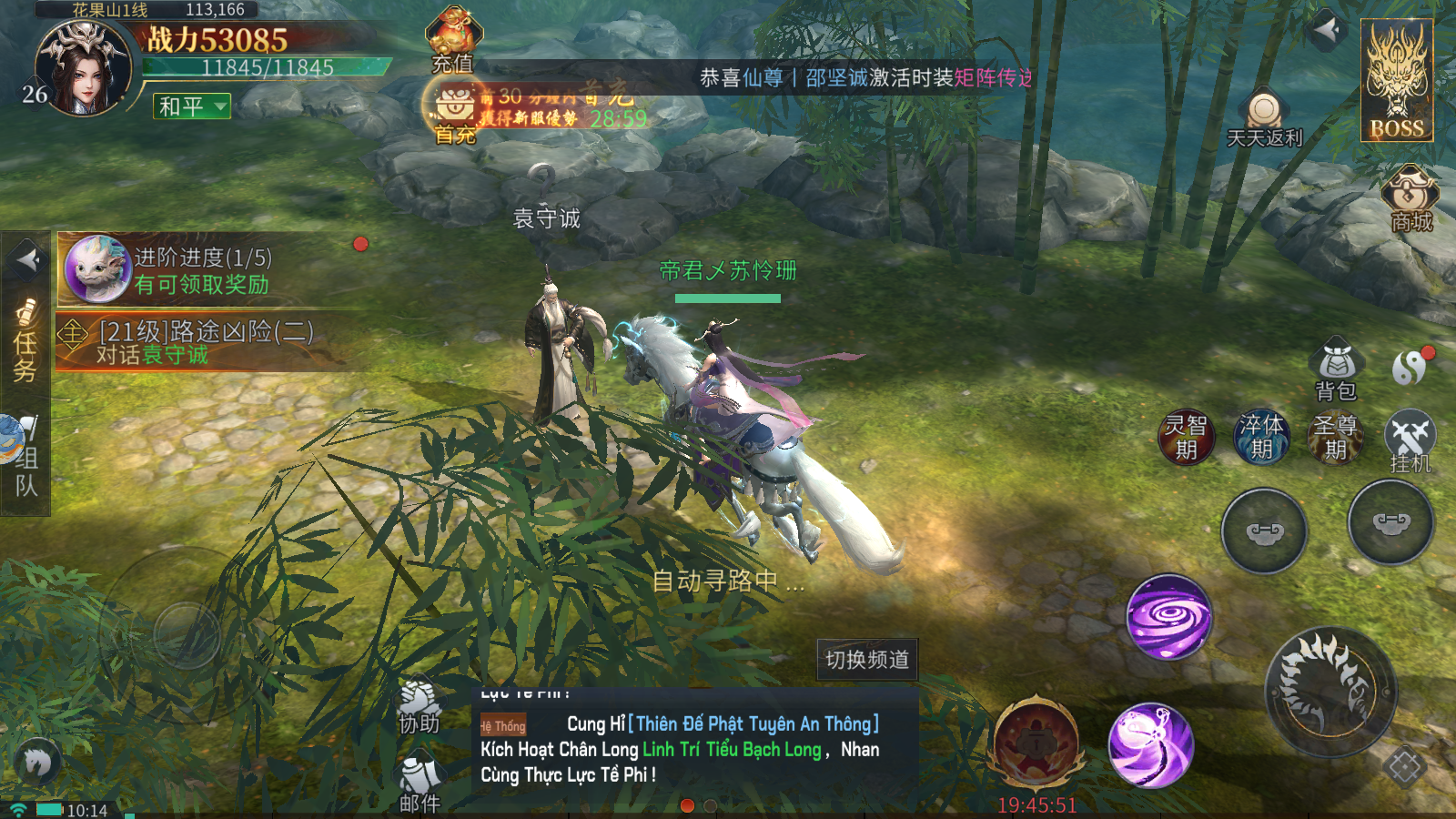
Task: Activate the purple vortex skill
Action: 1168,617
